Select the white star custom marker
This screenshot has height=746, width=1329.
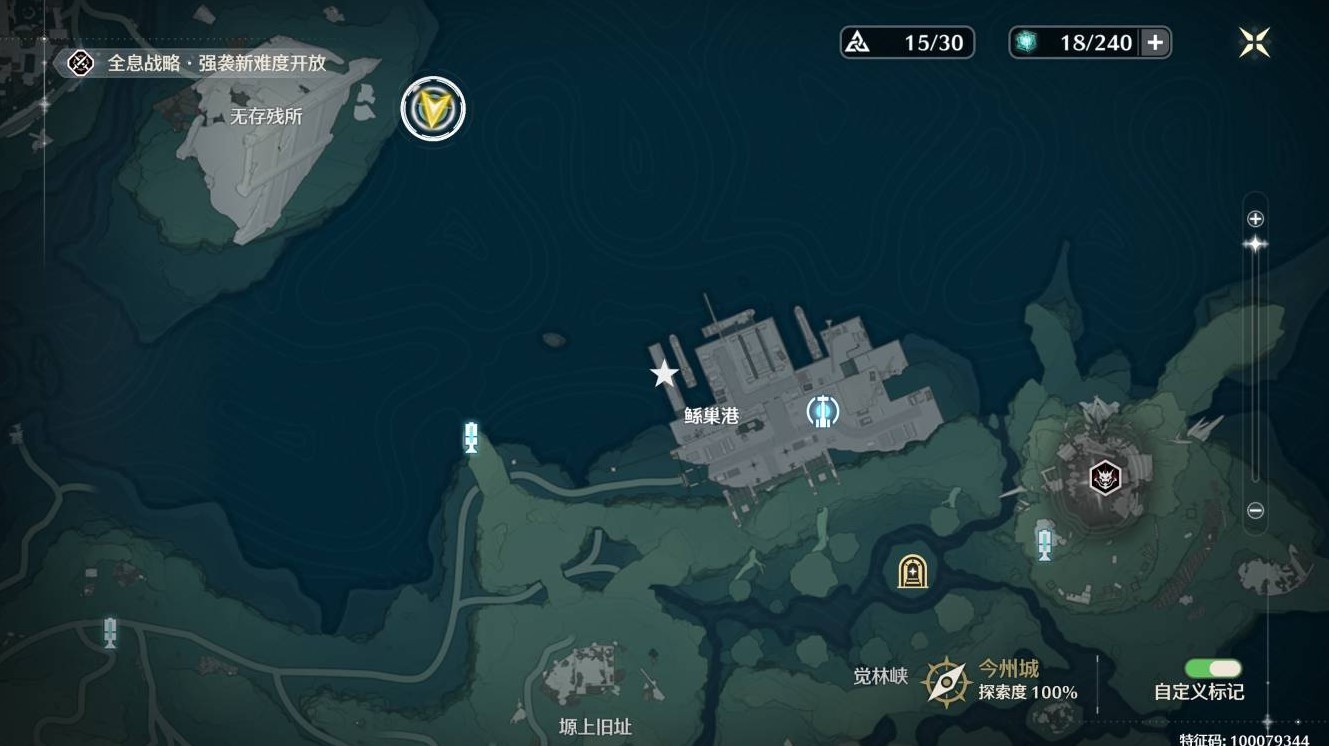coord(664,374)
